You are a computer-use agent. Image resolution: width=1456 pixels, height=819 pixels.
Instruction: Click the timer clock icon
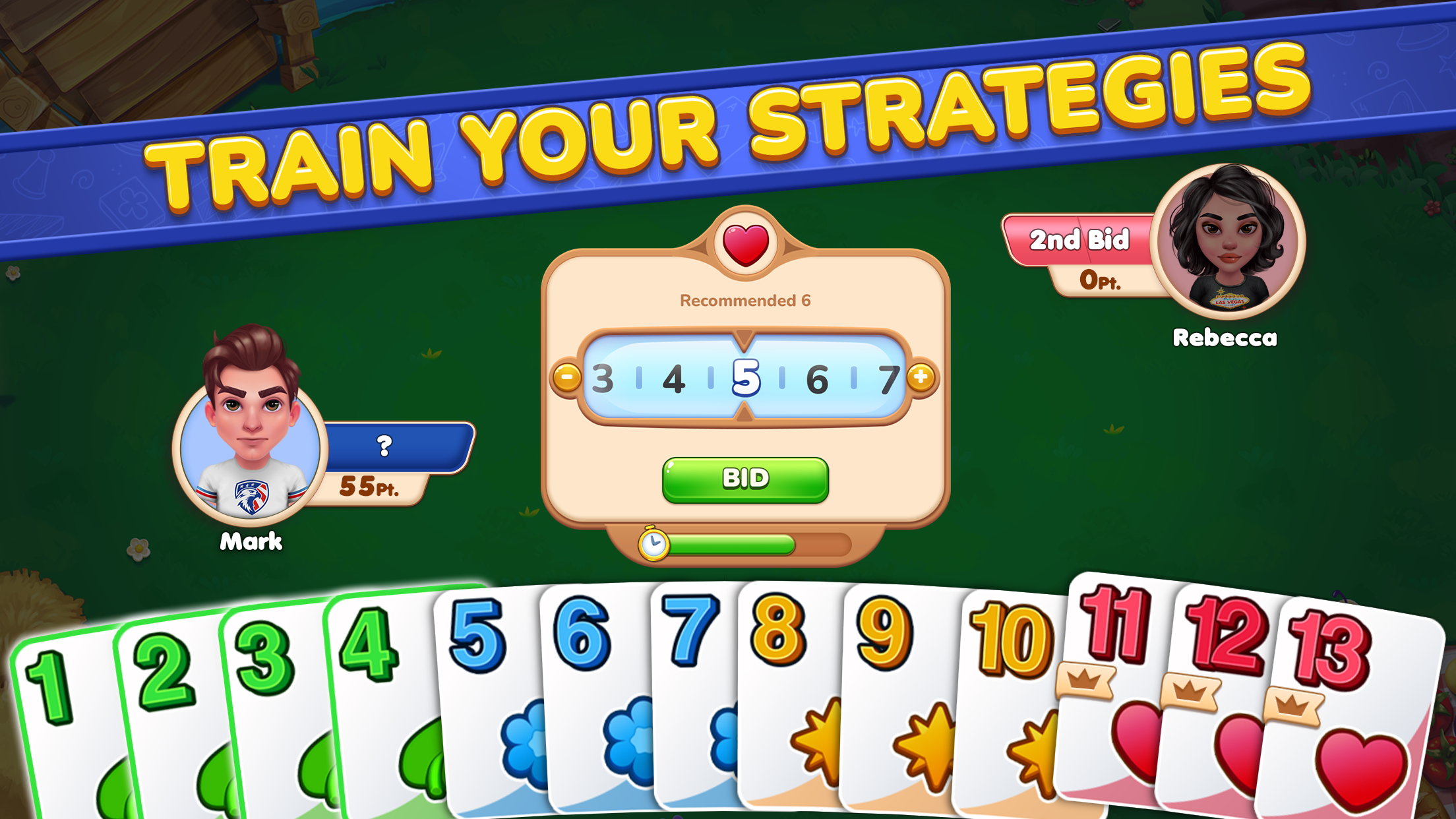coord(655,546)
